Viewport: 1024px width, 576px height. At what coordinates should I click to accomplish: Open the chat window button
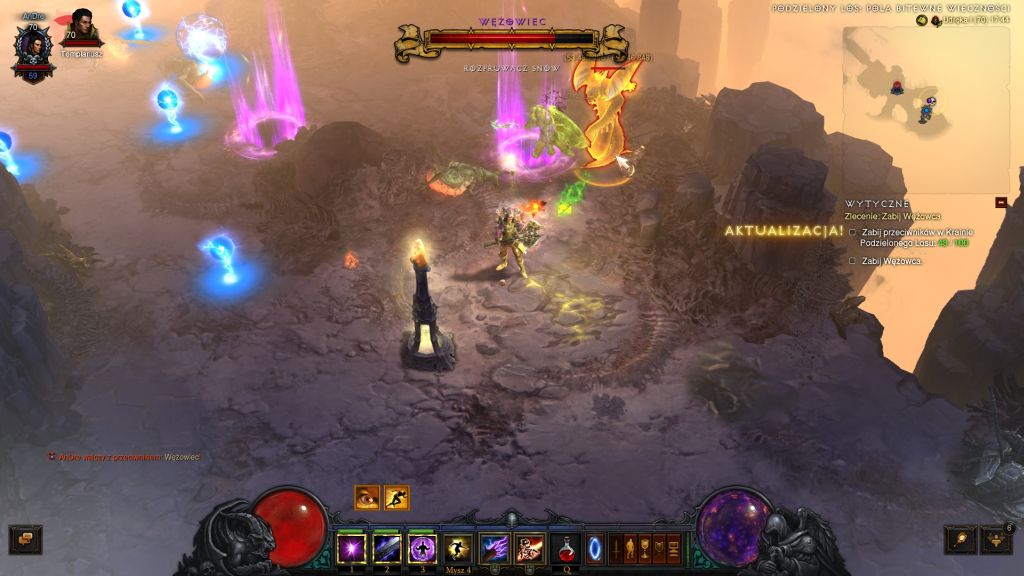[x=25, y=540]
